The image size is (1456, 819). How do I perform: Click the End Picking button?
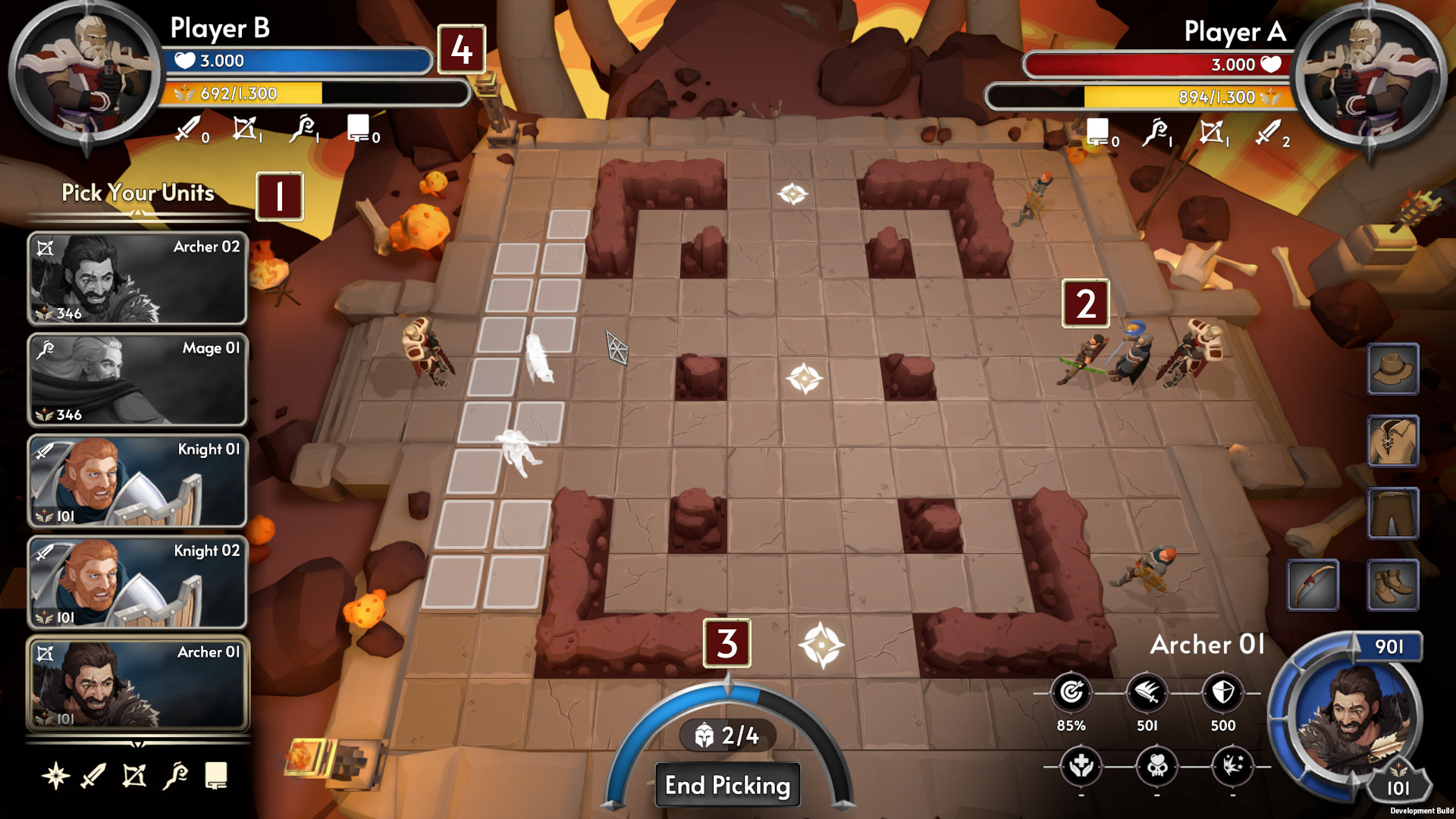tap(727, 785)
